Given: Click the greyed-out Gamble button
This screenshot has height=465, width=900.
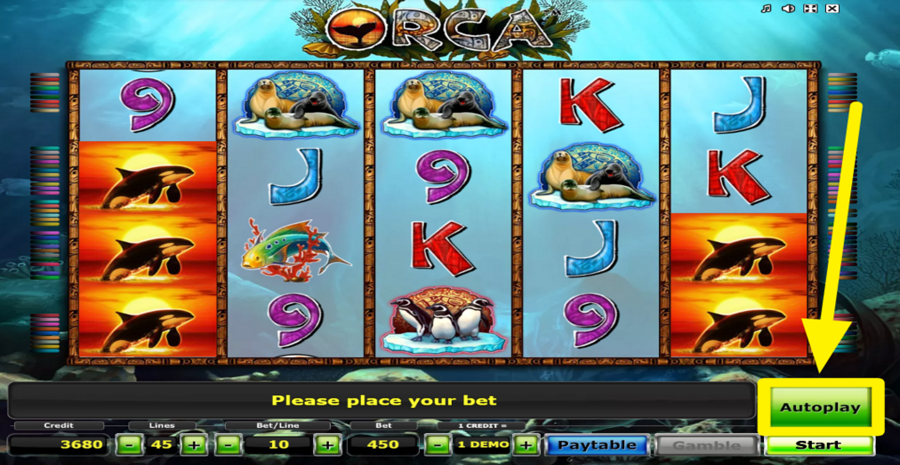Looking at the screenshot, I should point(705,445).
